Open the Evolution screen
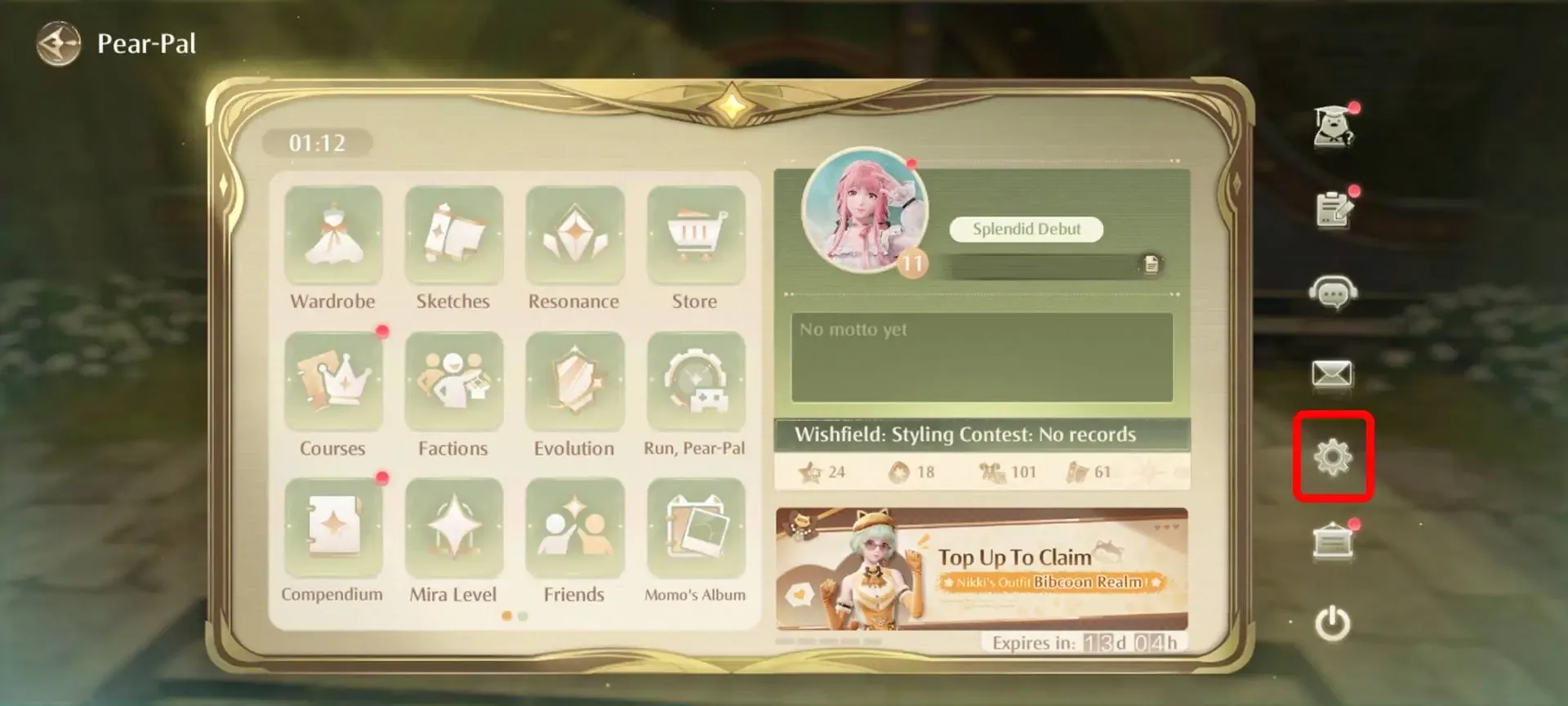 tap(574, 382)
